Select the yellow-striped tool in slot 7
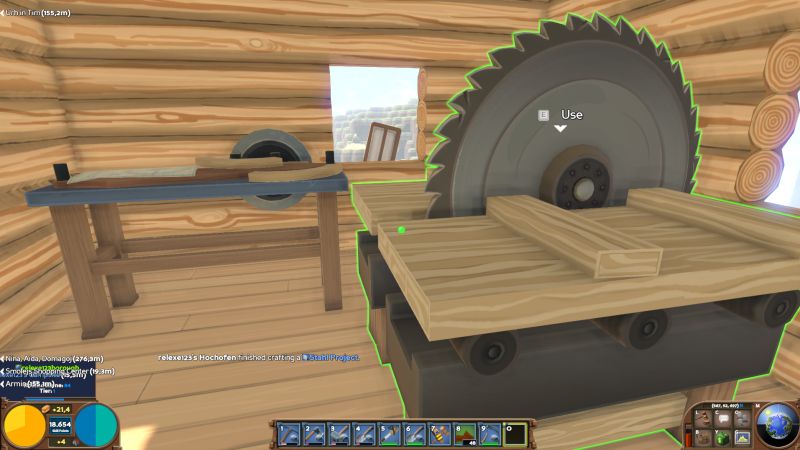Viewport: 800px width, 450px height. coord(439,434)
